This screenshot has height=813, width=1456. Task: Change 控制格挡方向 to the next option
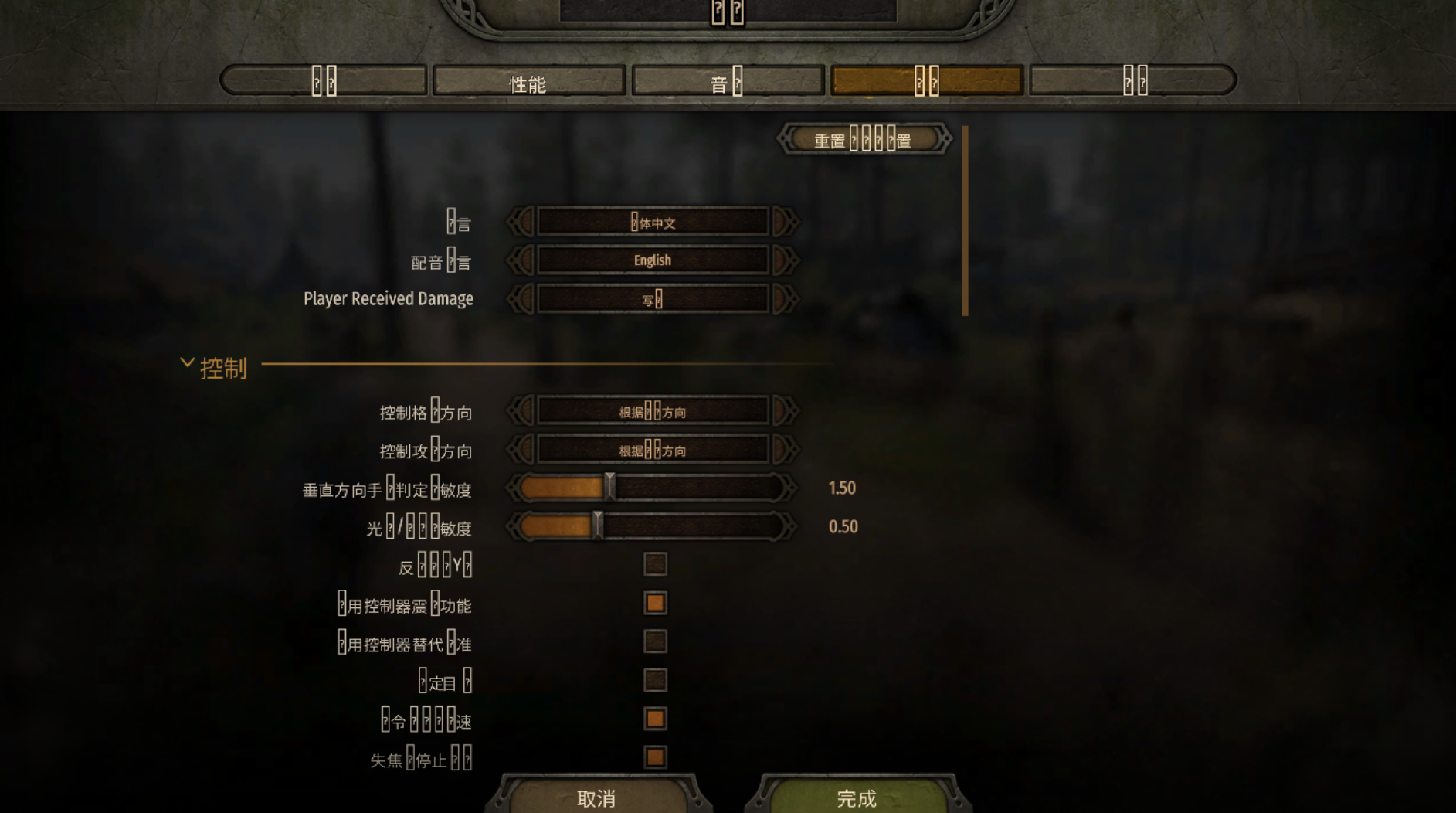pos(785,411)
